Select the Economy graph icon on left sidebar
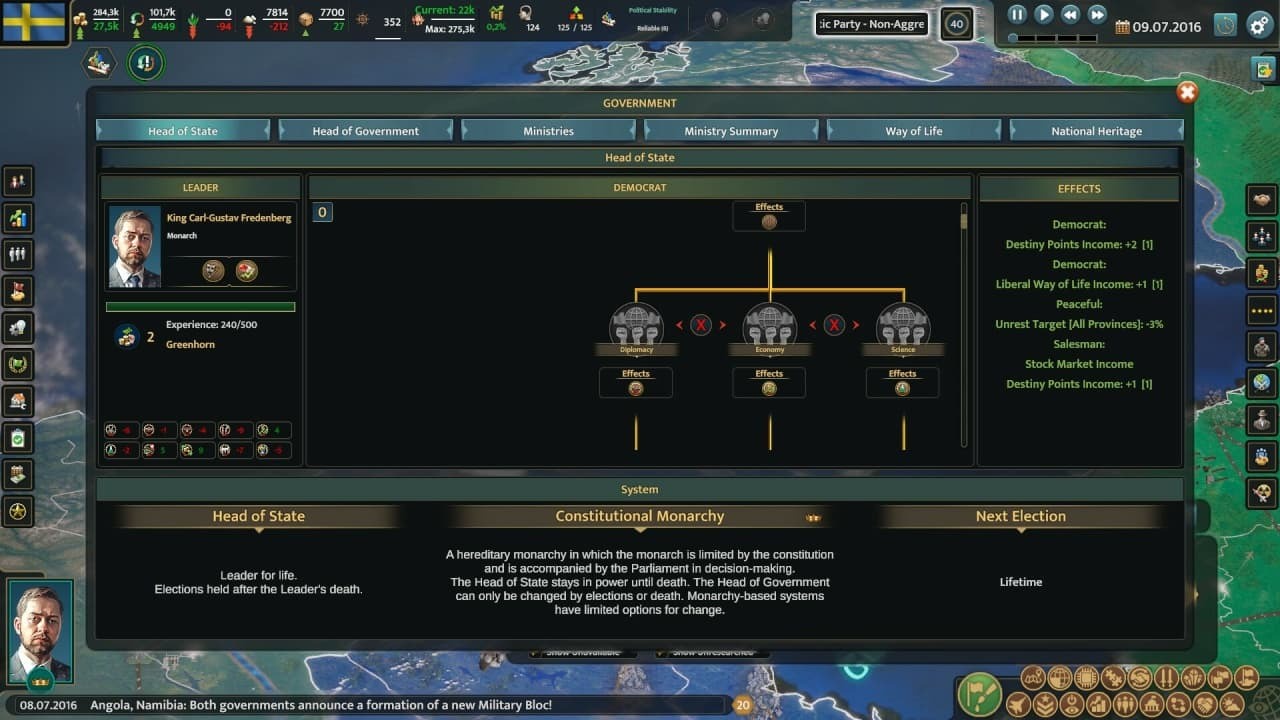 click(17, 218)
